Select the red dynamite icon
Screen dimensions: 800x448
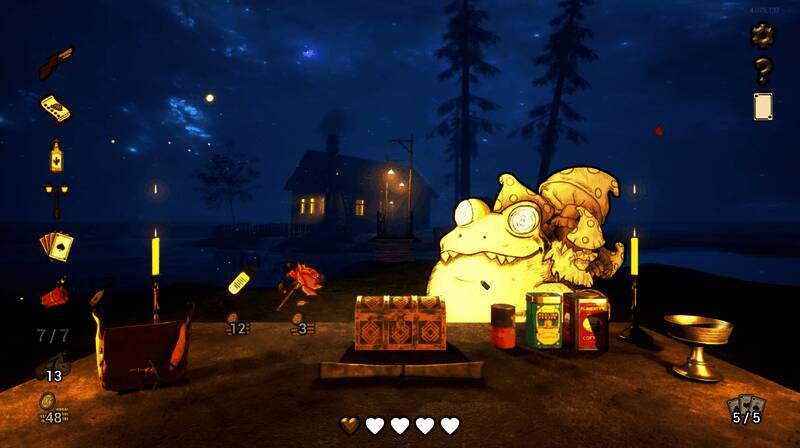click(x=55, y=294)
